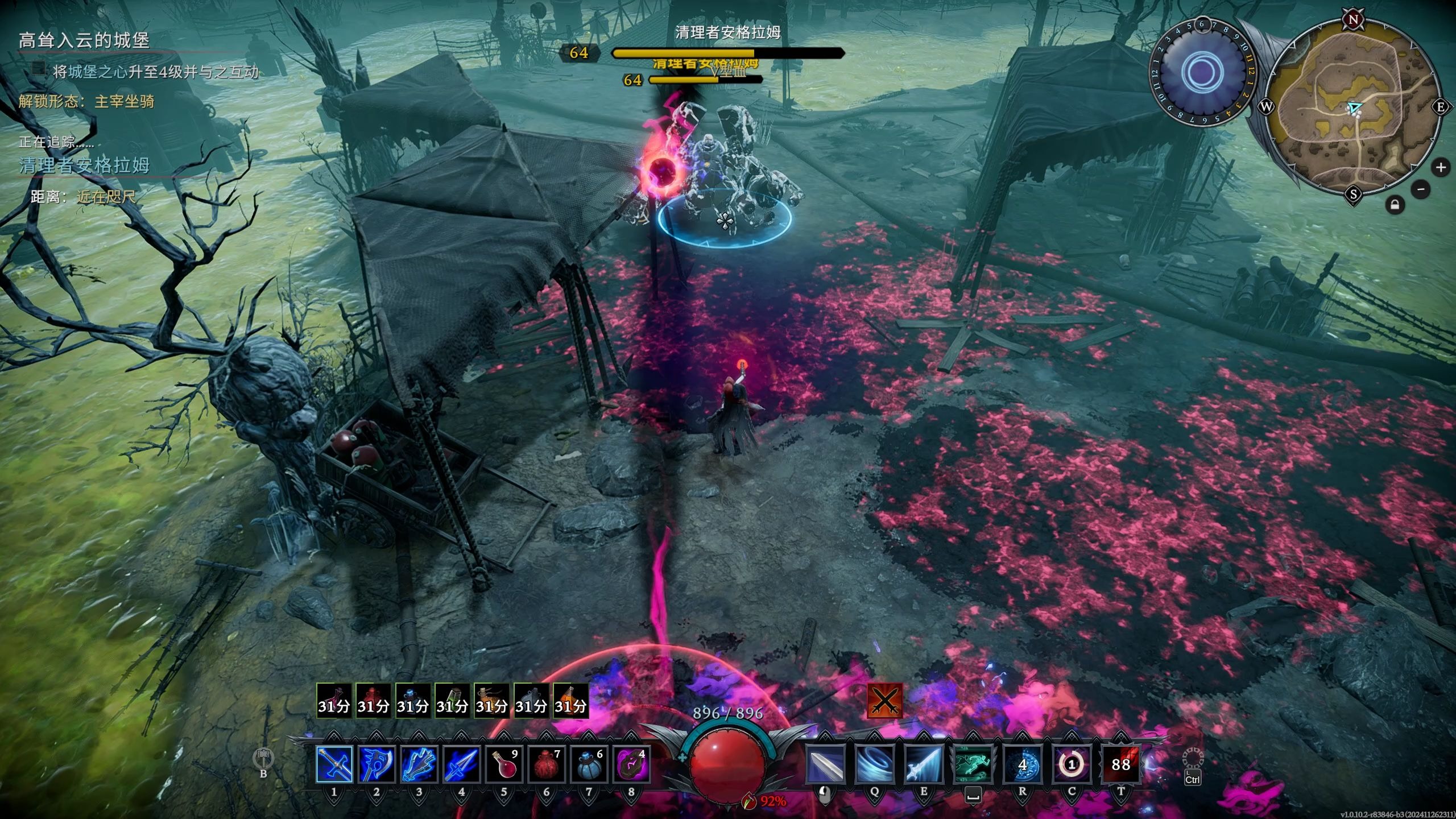Image resolution: width=1456 pixels, height=819 pixels.
Task: Toggle the castle heart quest checkbox
Action: (39, 69)
